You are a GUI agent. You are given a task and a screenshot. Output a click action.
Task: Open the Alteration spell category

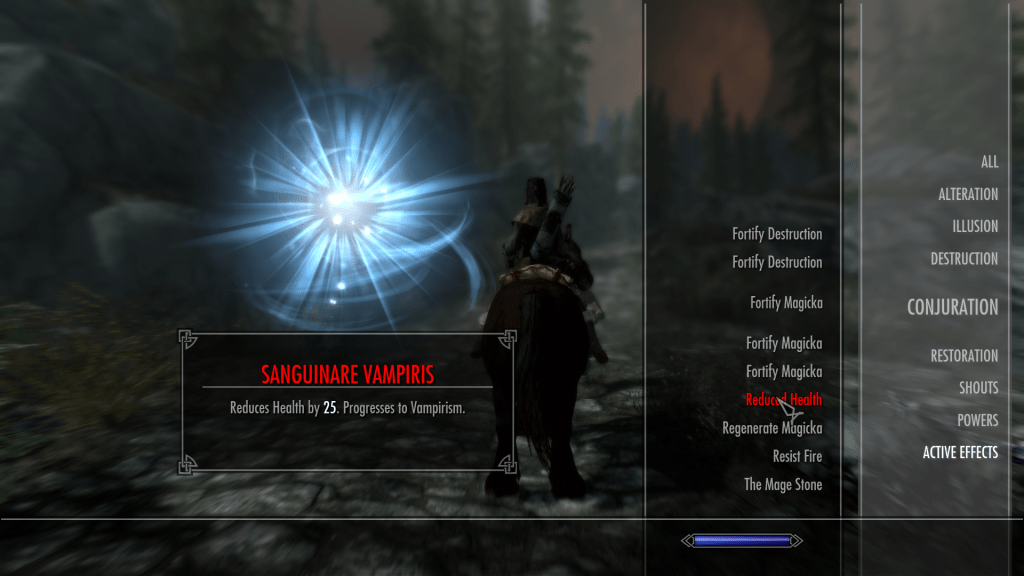tap(967, 194)
